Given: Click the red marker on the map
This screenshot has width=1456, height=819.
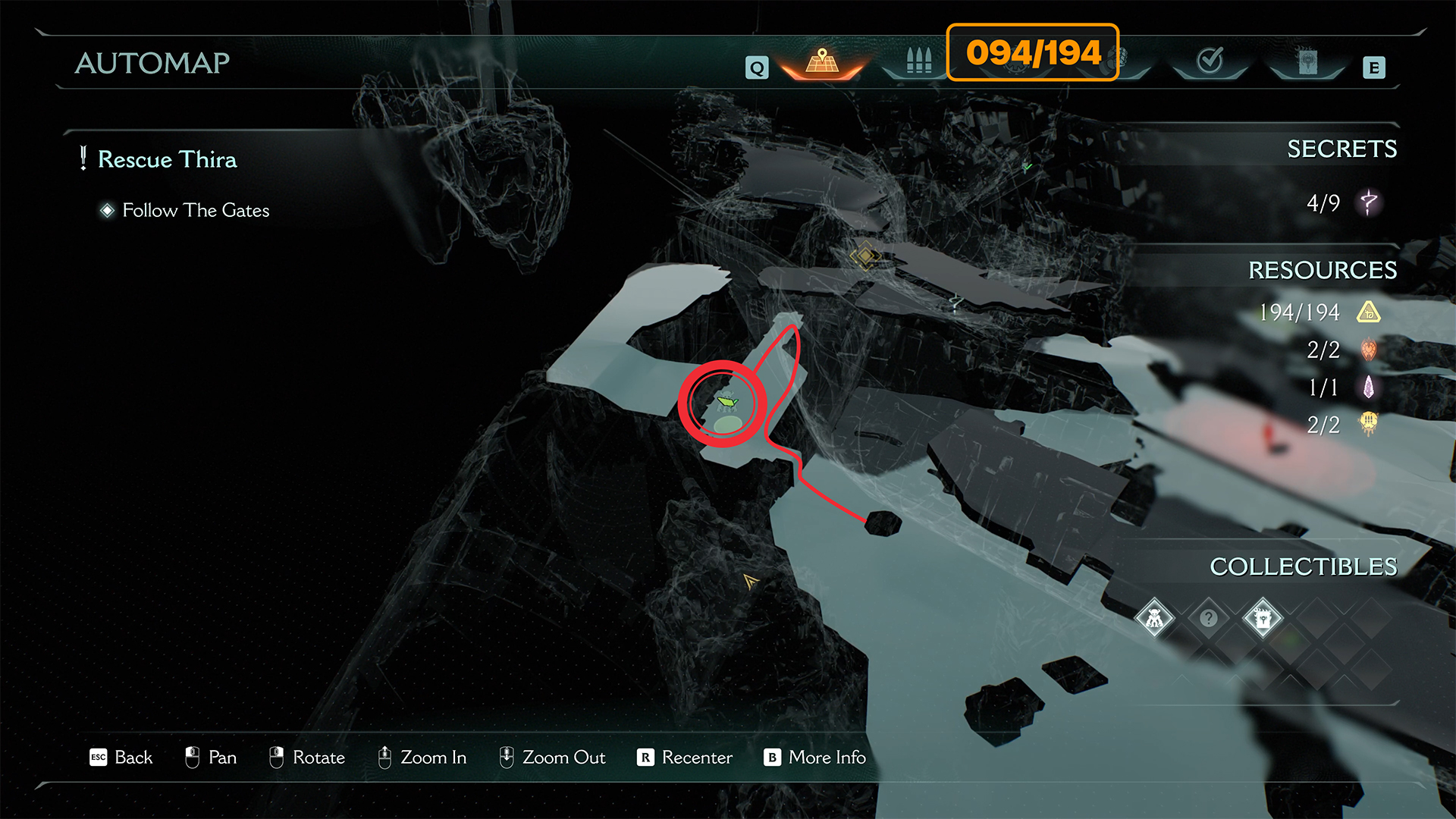Looking at the screenshot, I should tap(1269, 435).
